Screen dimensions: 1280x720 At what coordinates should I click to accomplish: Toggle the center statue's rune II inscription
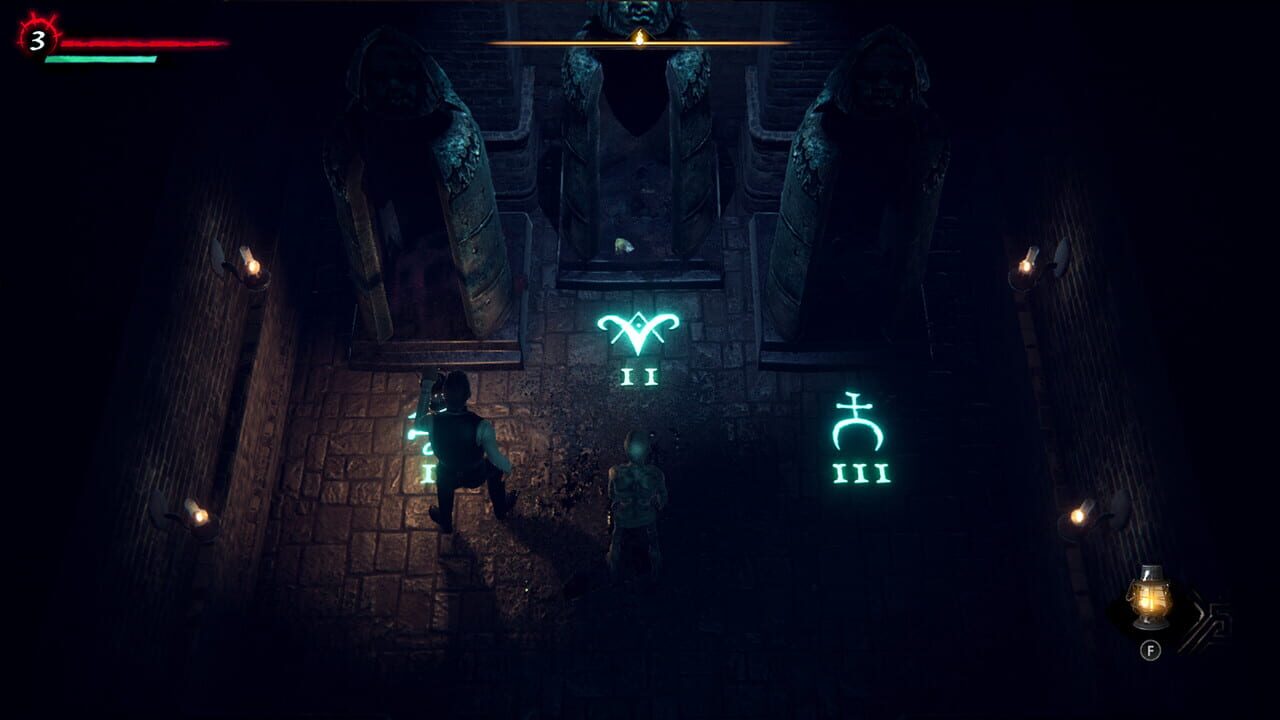[641, 378]
